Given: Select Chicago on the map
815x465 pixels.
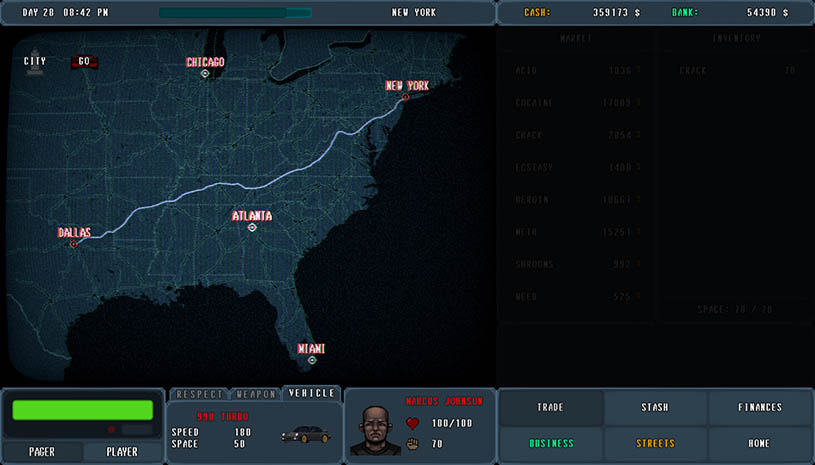Looking at the screenshot, I should (205, 73).
